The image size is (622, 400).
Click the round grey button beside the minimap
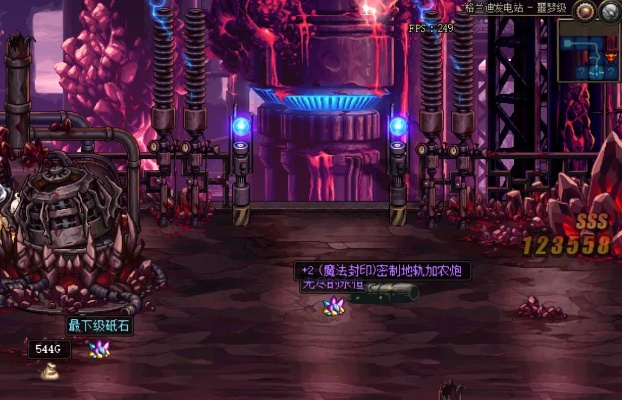(608, 11)
